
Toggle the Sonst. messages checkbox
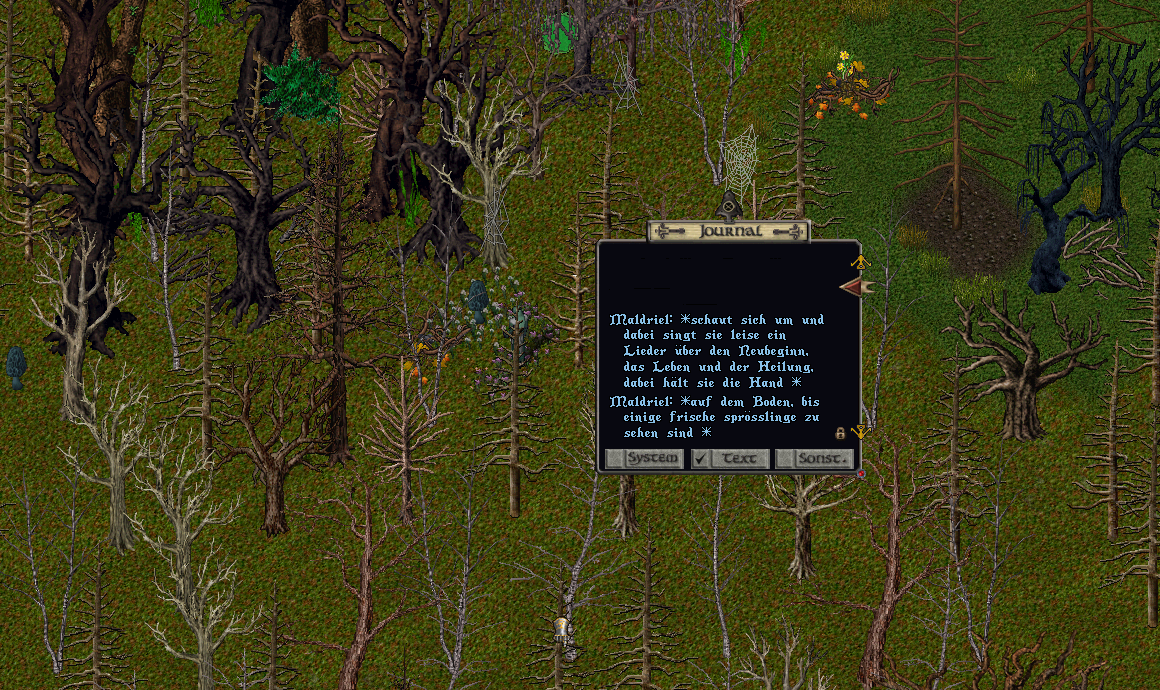[x=785, y=459]
